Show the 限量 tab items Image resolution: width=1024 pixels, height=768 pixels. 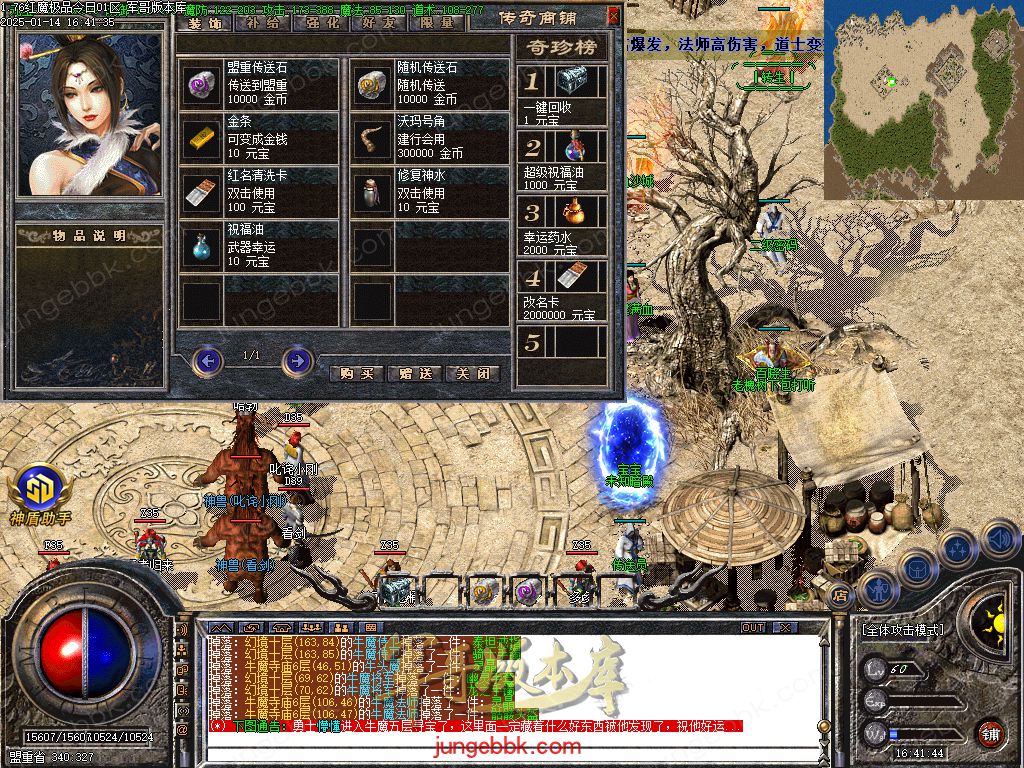[436, 20]
